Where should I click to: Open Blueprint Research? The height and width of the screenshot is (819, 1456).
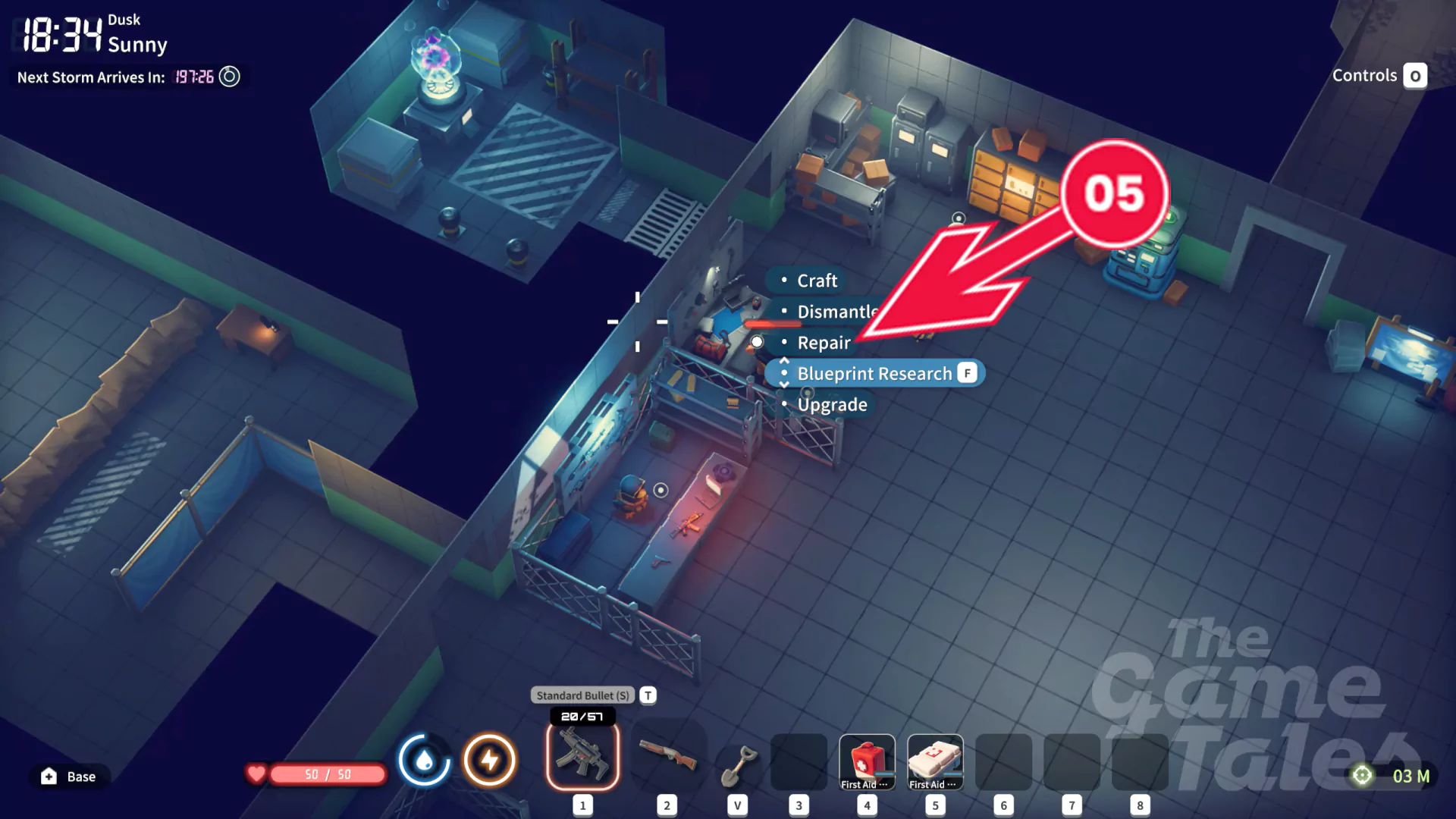(x=874, y=374)
